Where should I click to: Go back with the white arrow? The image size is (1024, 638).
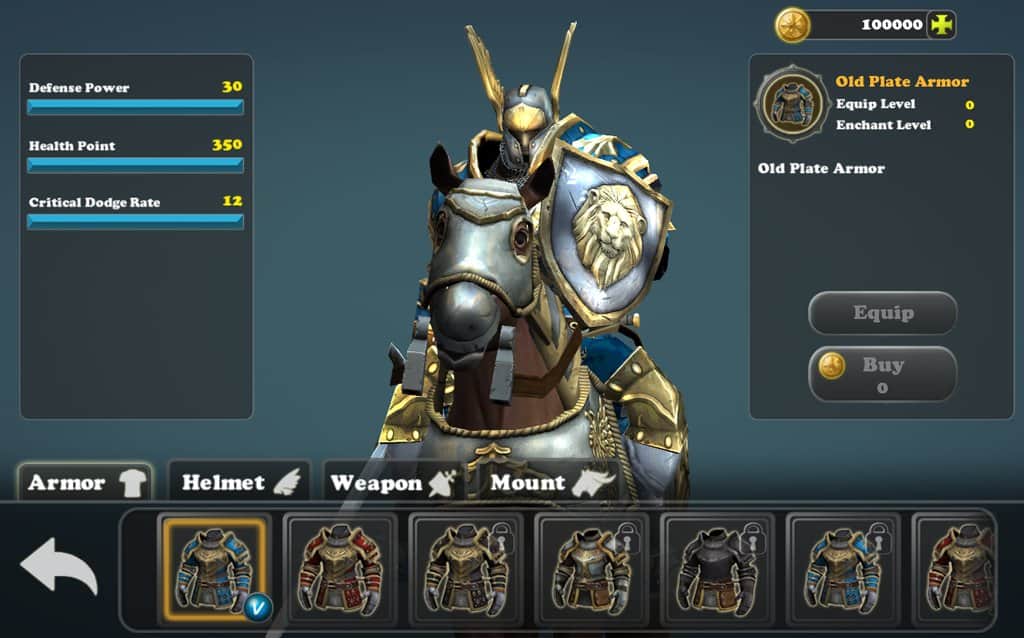pyautogui.click(x=59, y=566)
